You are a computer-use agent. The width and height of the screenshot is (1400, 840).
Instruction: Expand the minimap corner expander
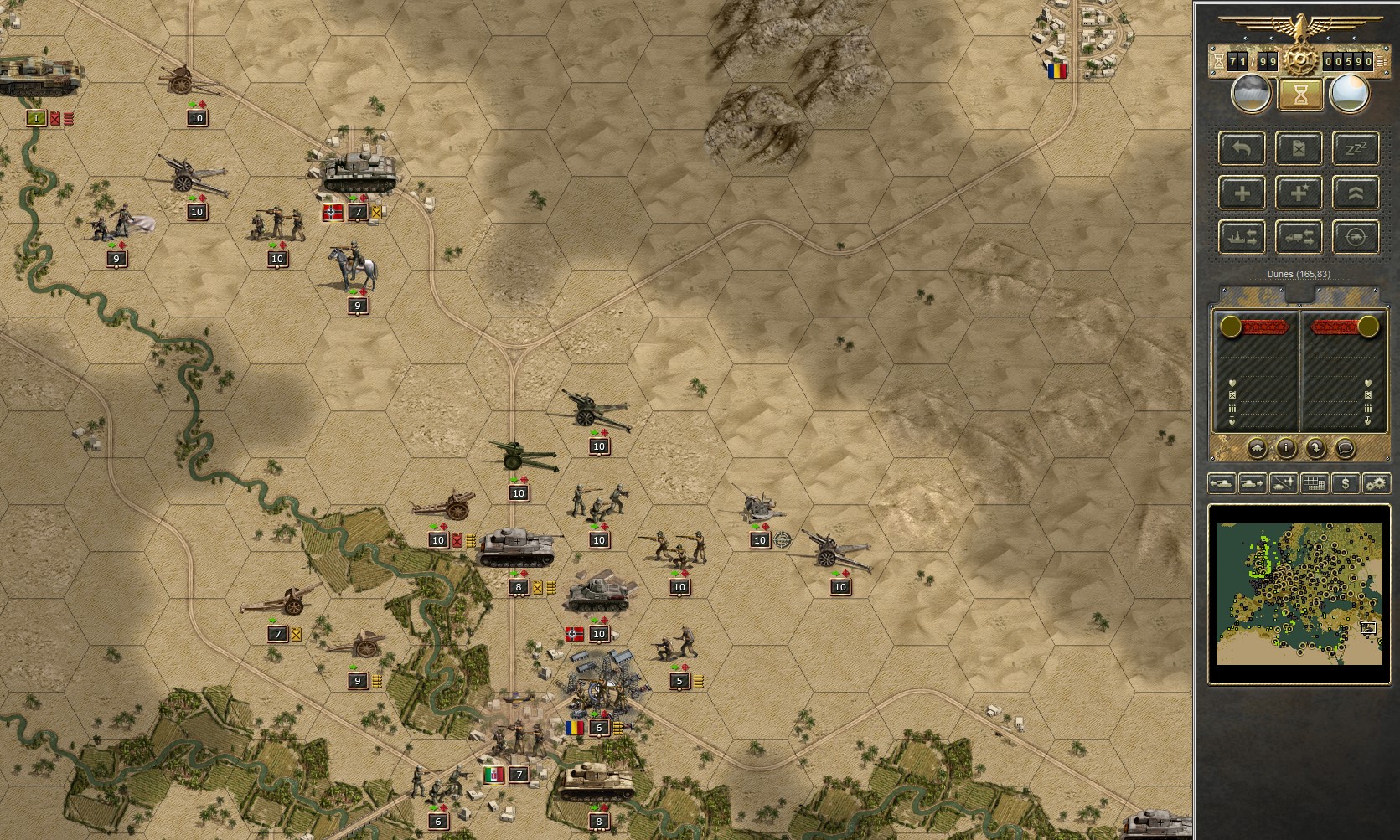[1369, 627]
